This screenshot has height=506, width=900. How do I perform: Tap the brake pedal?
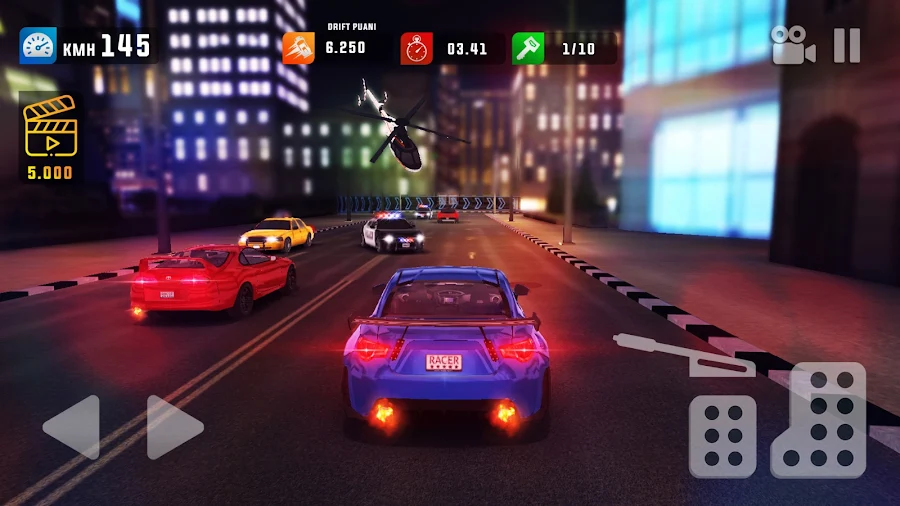coord(722,436)
